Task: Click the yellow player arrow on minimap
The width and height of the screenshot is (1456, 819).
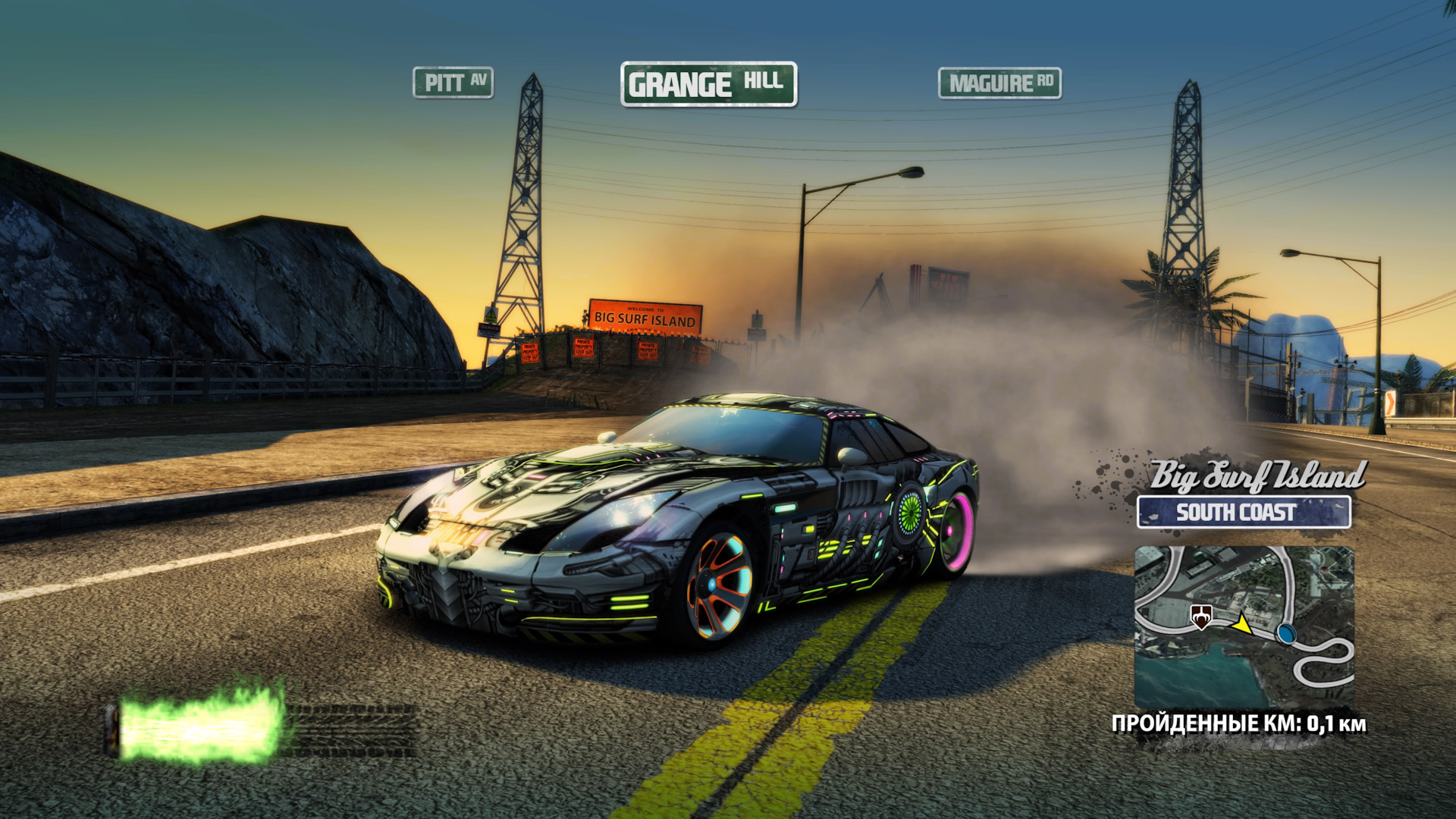Action: point(1241,623)
